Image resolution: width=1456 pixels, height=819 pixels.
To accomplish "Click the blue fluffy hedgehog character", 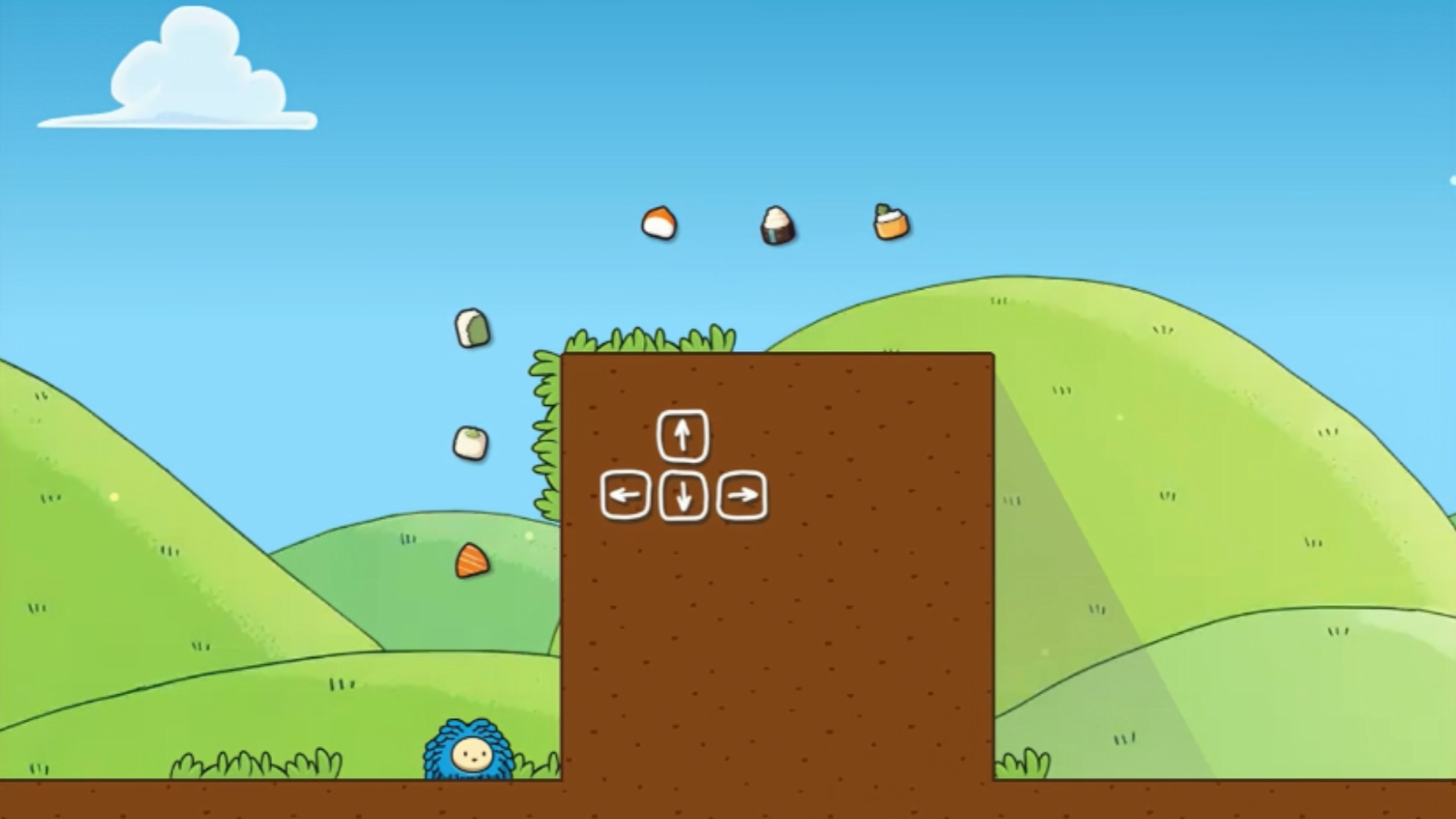I will (x=467, y=753).
